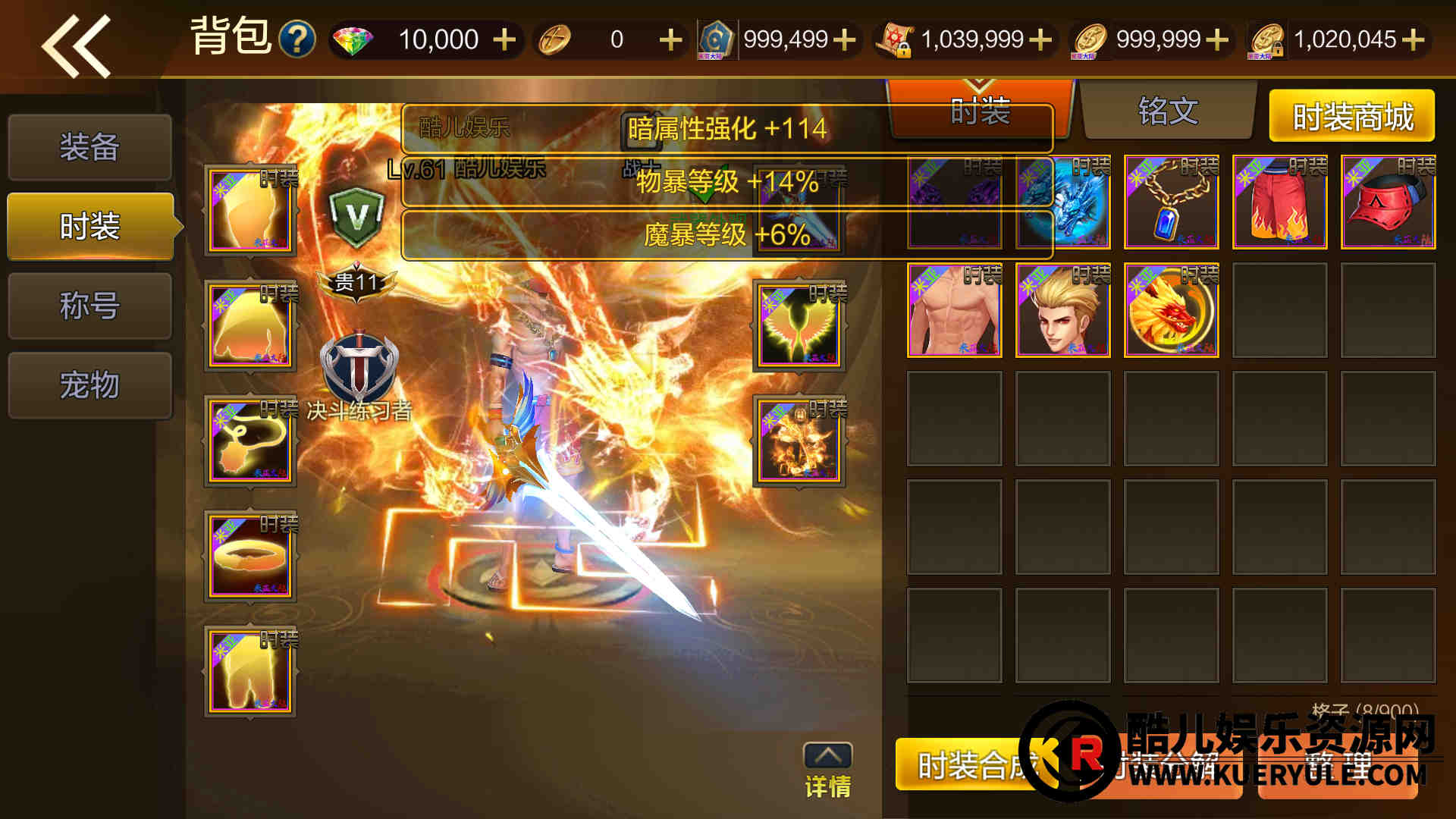Open the 铭文 inscription tab

pyautogui.click(x=1168, y=112)
